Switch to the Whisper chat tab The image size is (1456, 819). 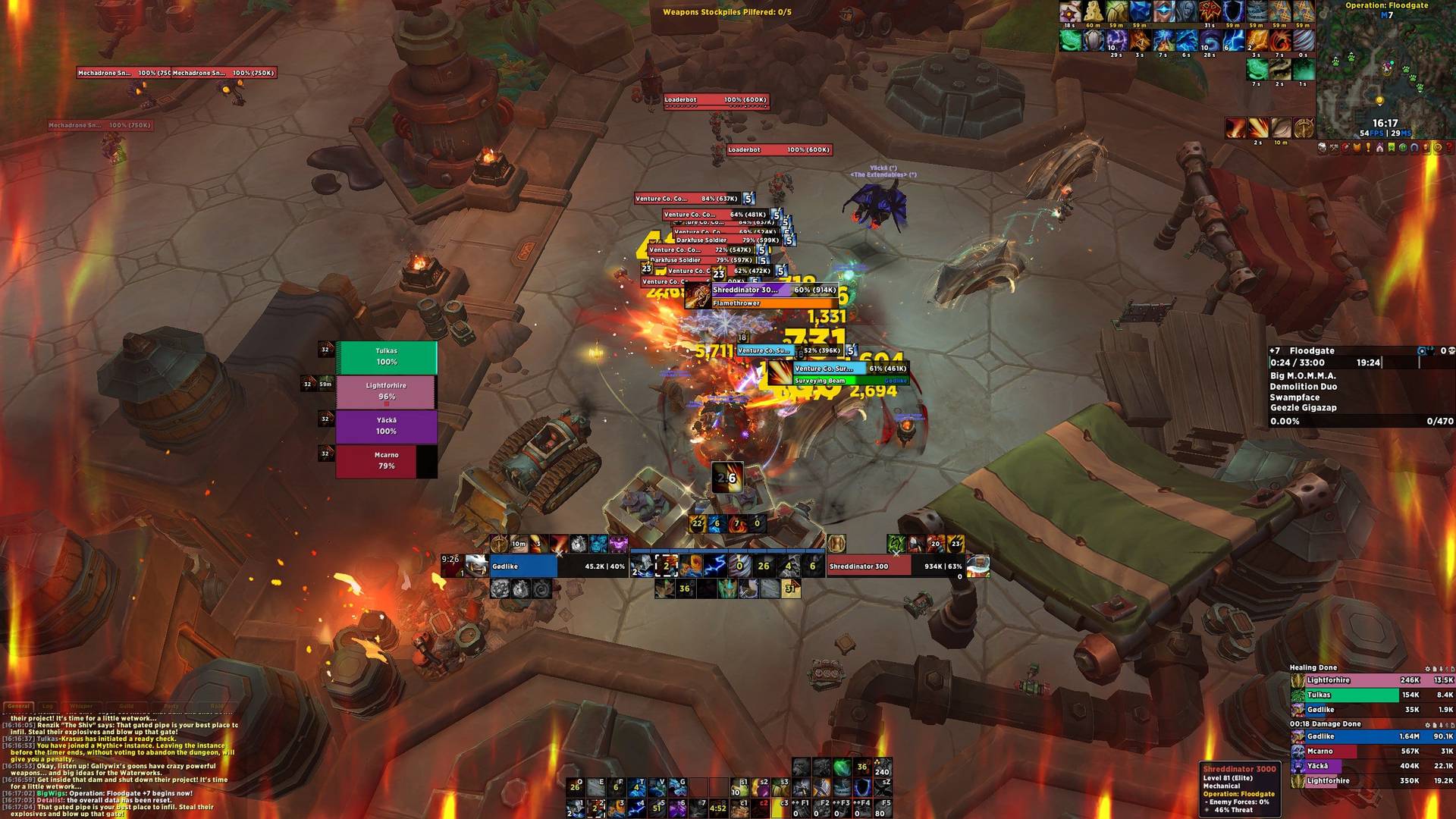pyautogui.click(x=81, y=706)
